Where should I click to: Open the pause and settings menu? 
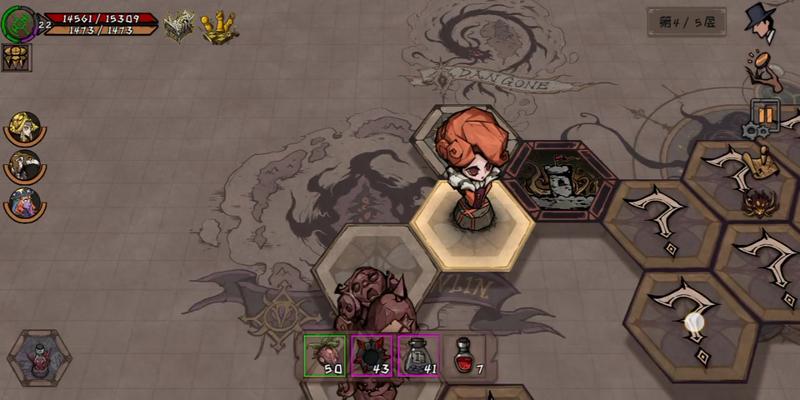763,116
